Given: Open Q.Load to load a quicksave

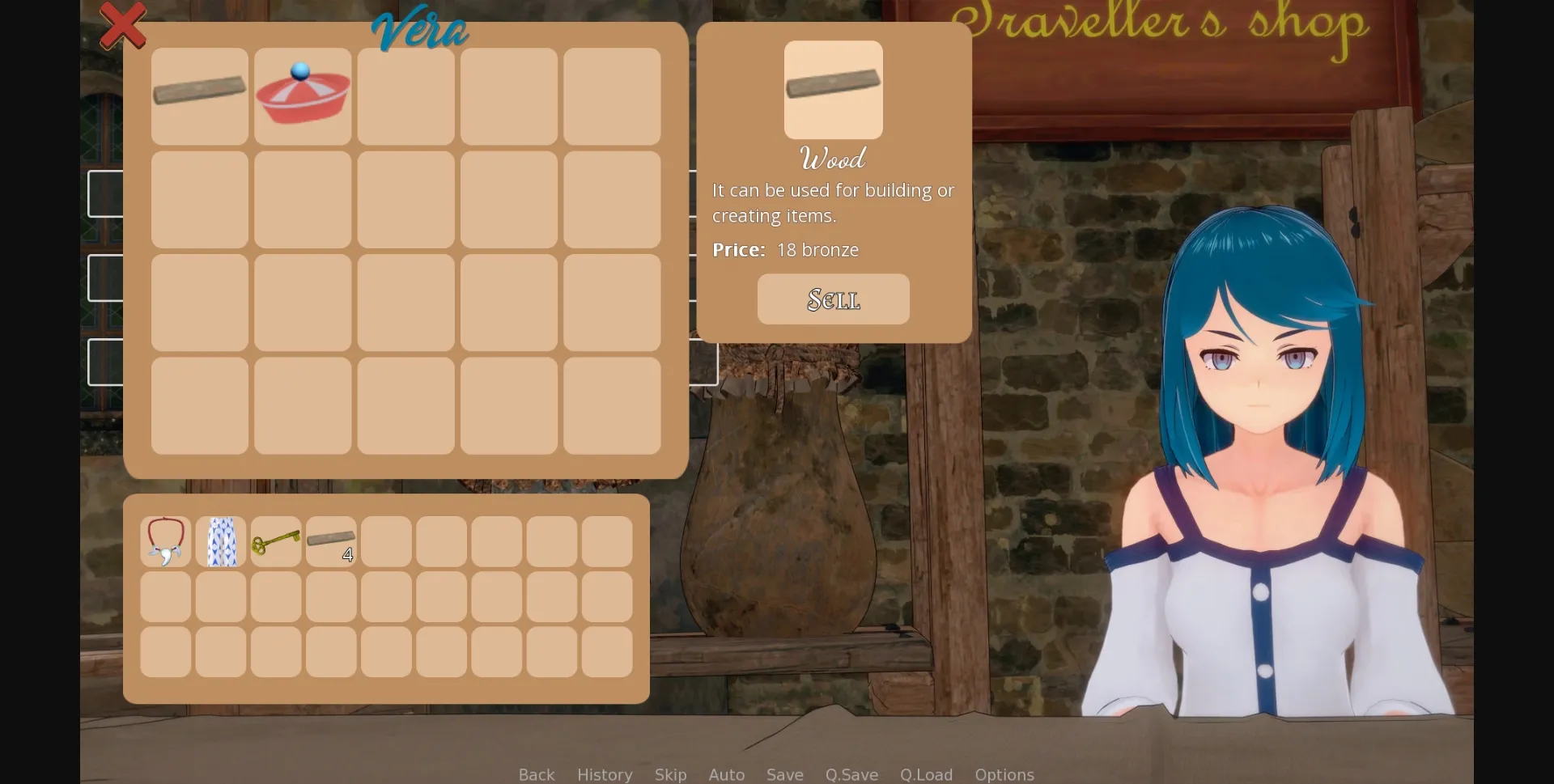Looking at the screenshot, I should click(926, 774).
